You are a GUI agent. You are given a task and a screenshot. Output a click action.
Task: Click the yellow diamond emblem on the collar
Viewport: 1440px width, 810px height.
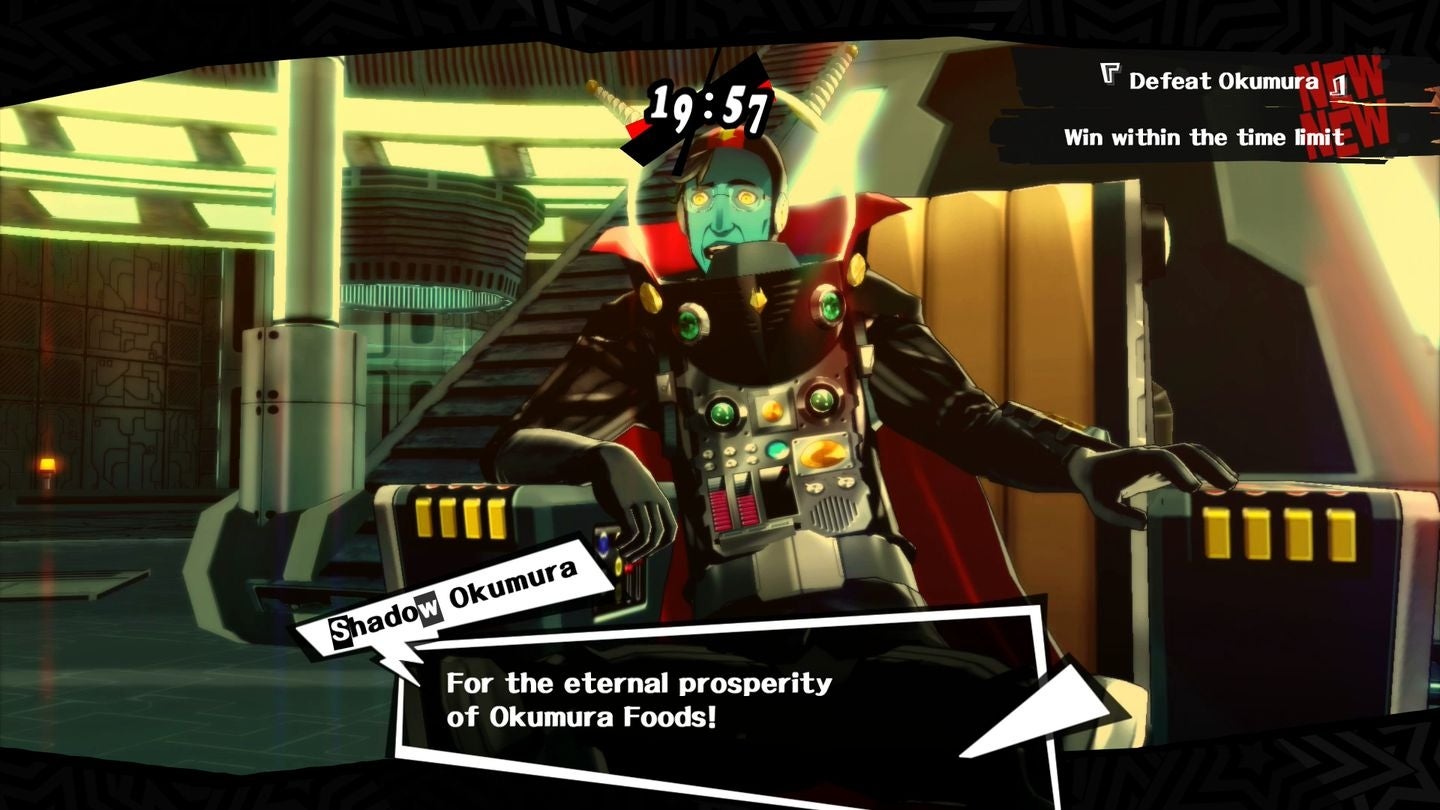(758, 297)
